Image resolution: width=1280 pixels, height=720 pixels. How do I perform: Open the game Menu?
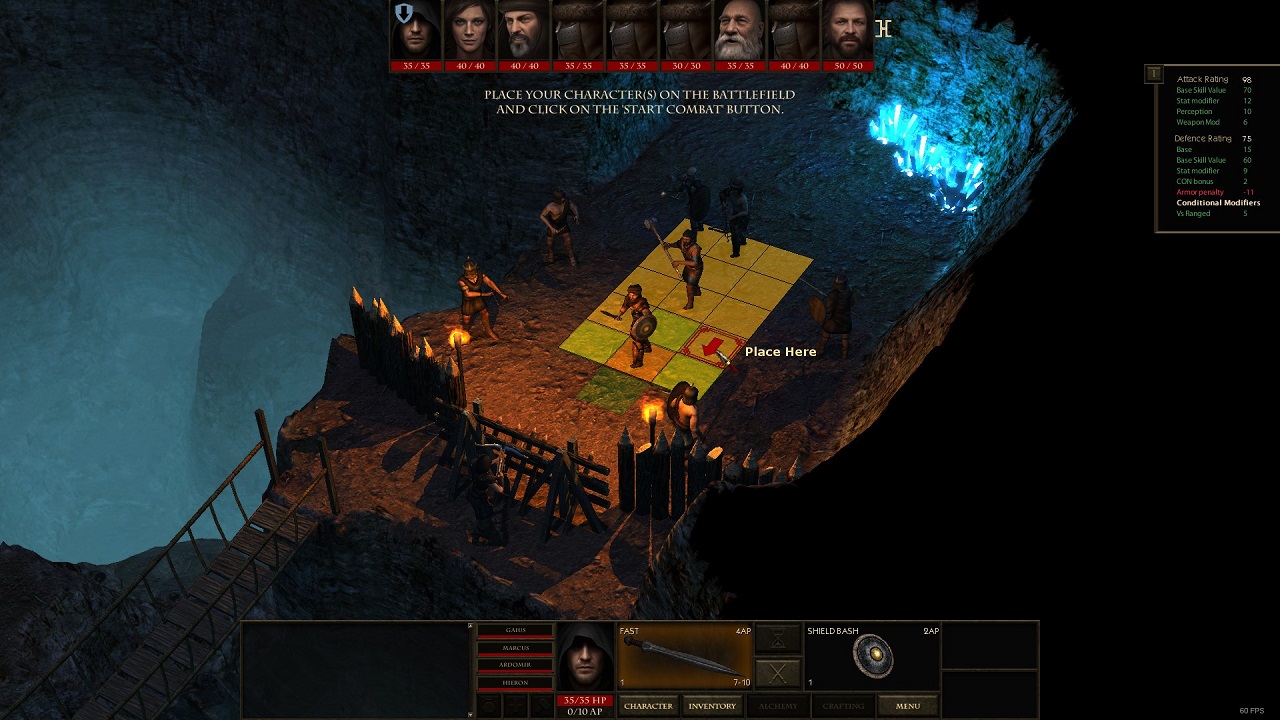(x=907, y=706)
